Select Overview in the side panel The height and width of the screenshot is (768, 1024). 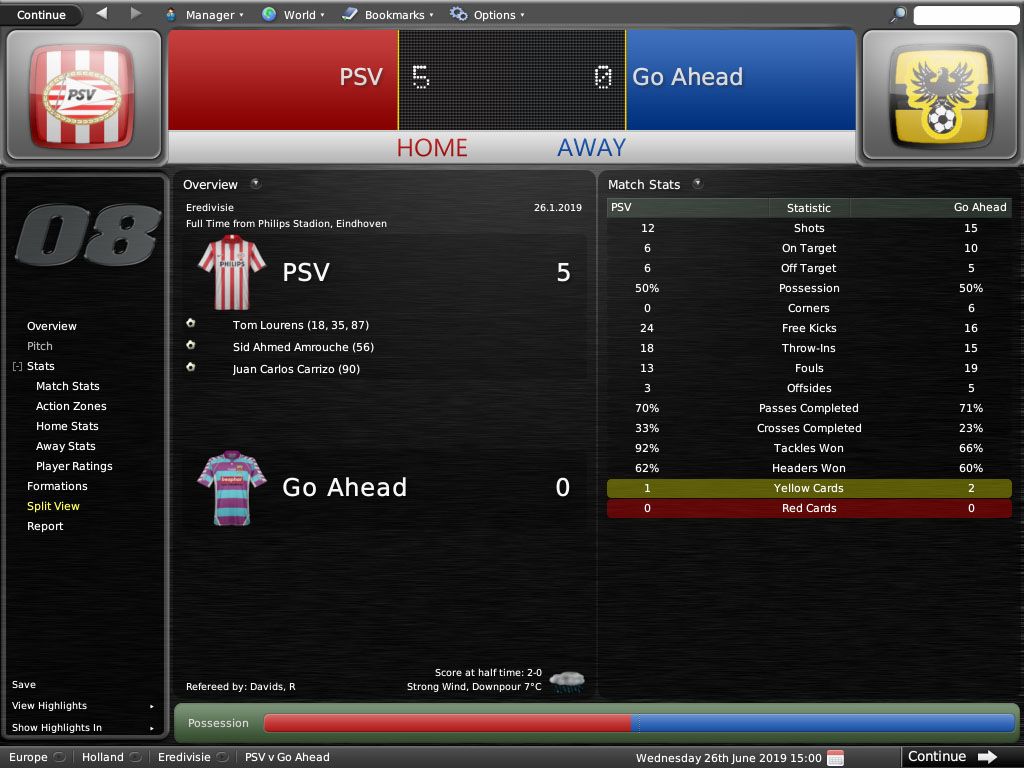(x=52, y=326)
